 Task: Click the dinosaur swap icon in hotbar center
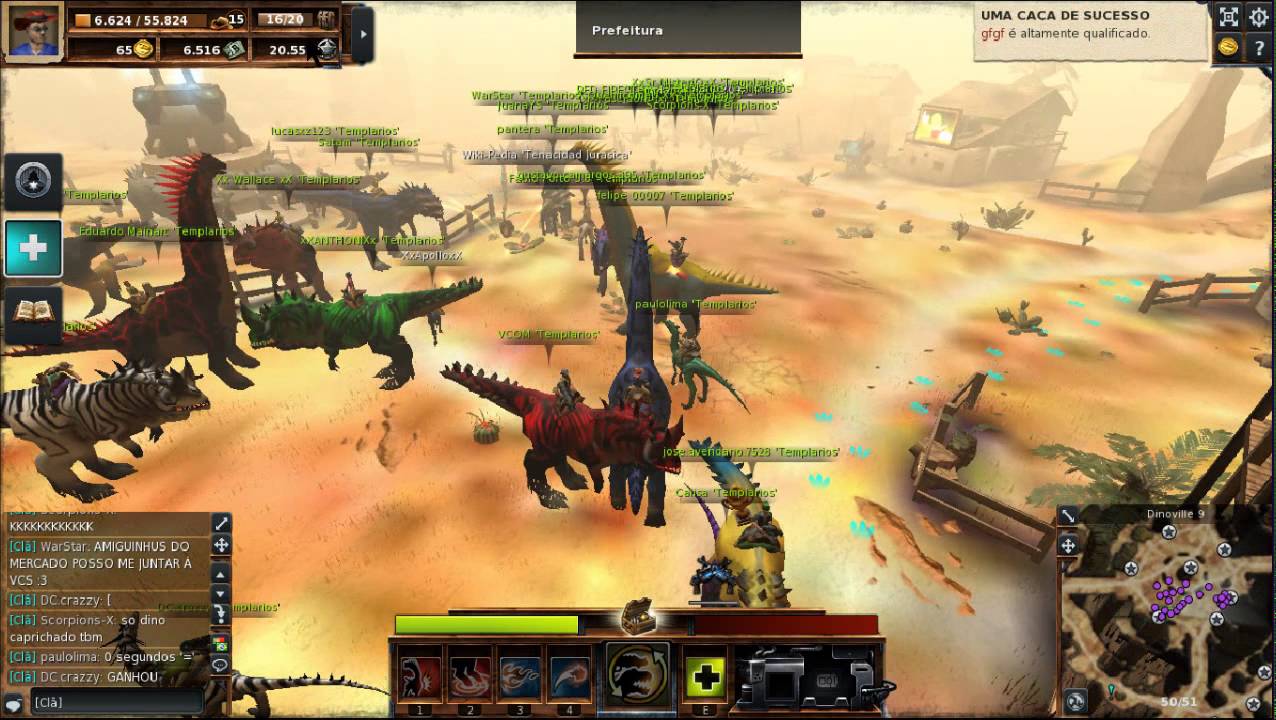click(638, 673)
